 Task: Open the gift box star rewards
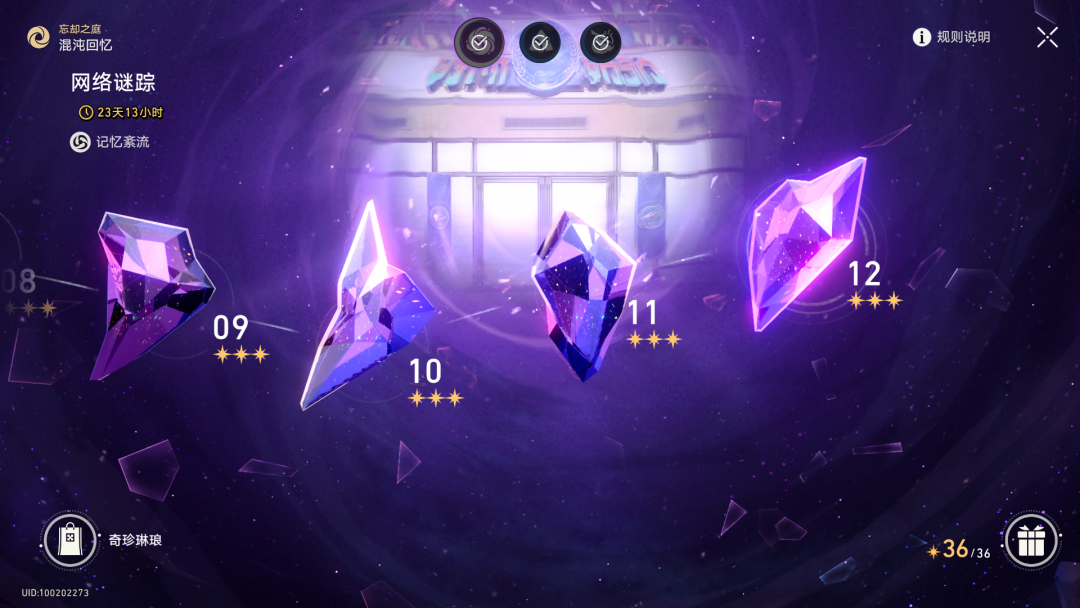(x=1030, y=541)
